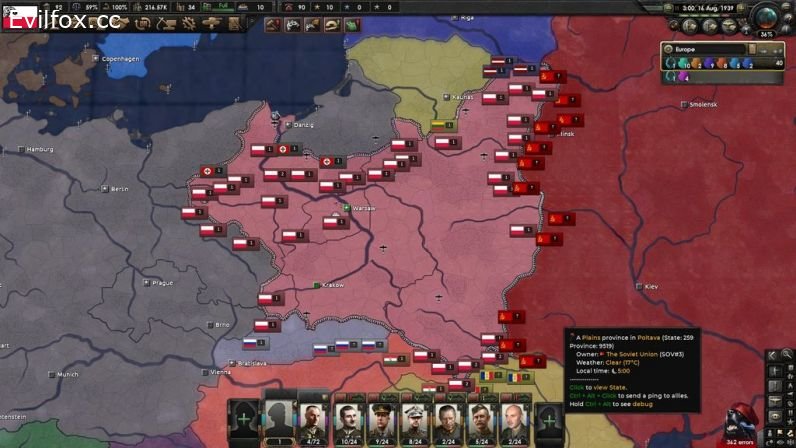The height and width of the screenshot is (448, 796).
Task: Select the general with 5/24 divisions
Action: coord(481,421)
